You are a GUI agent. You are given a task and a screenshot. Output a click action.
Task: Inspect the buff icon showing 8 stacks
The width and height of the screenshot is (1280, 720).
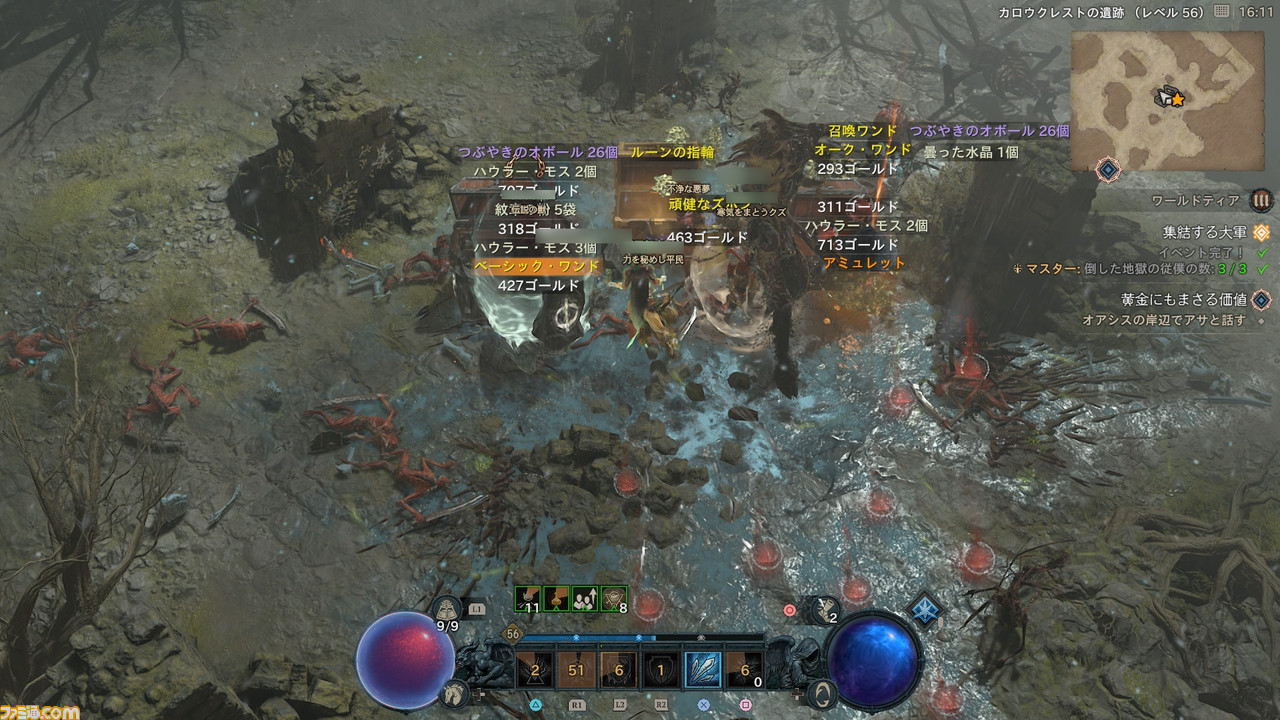pyautogui.click(x=613, y=598)
